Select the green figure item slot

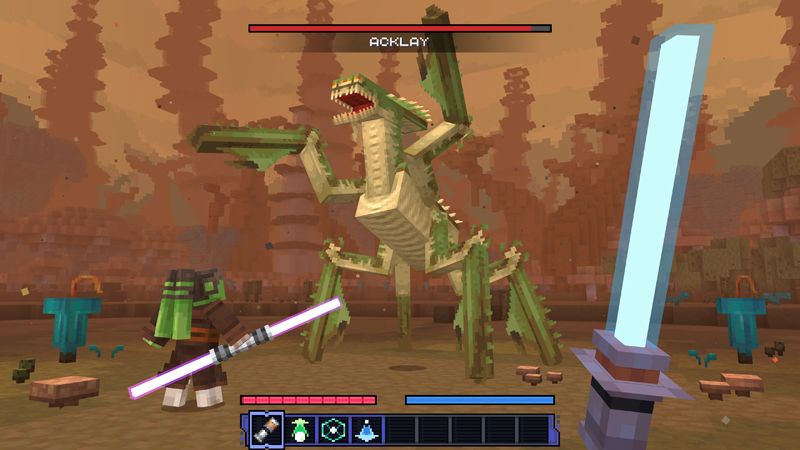(298, 429)
